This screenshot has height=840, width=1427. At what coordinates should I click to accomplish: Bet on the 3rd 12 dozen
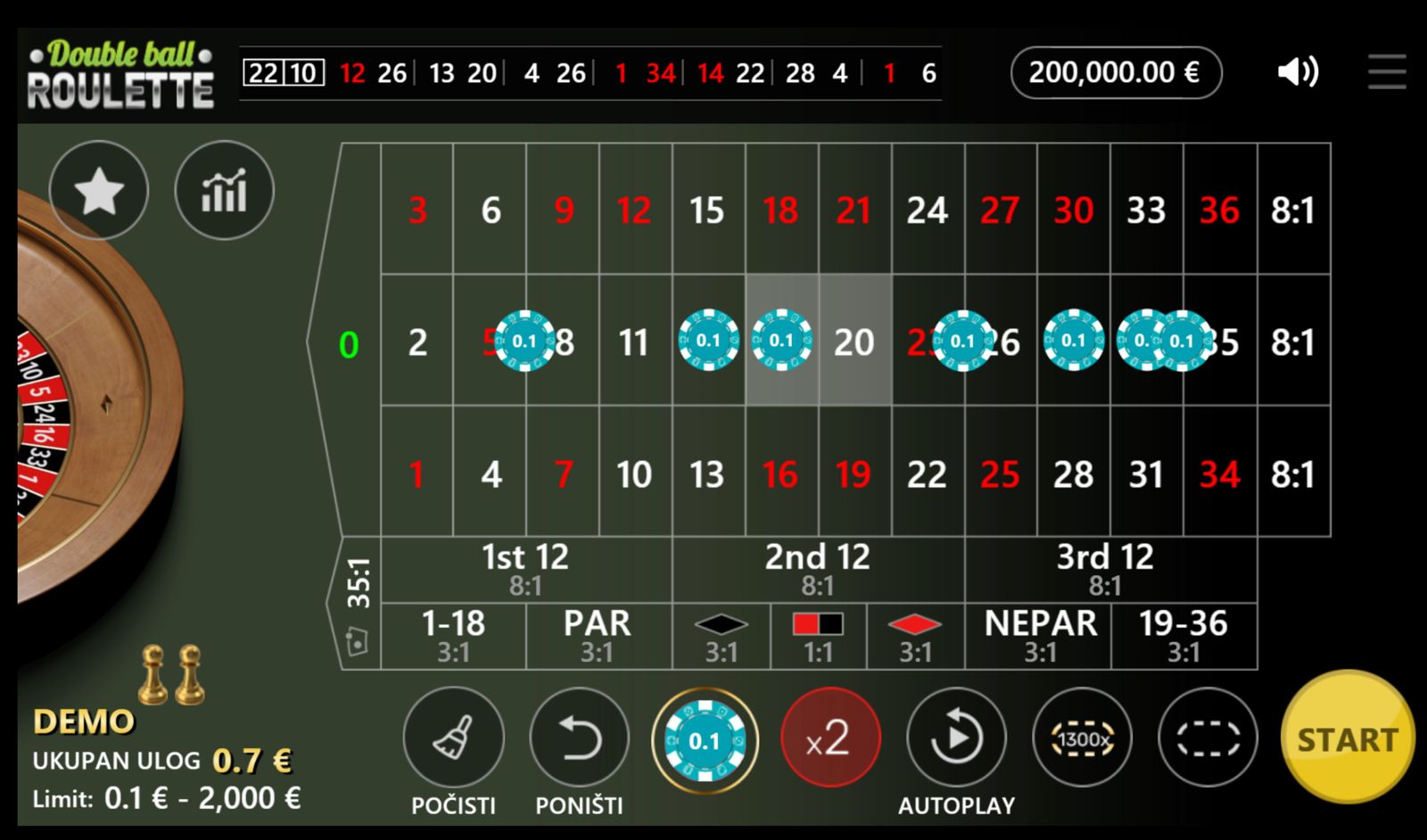coord(1105,569)
